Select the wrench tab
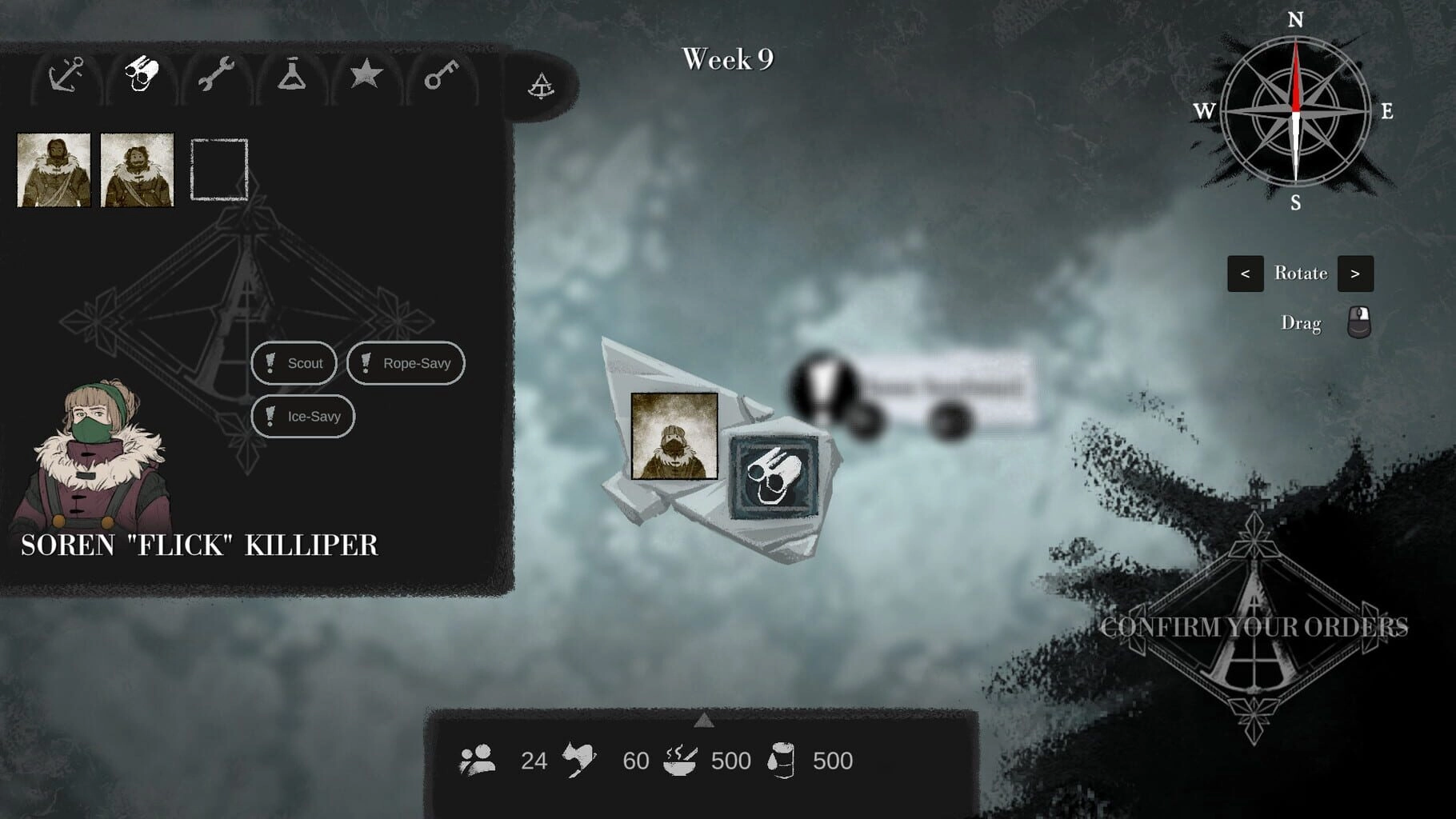 tap(216, 75)
